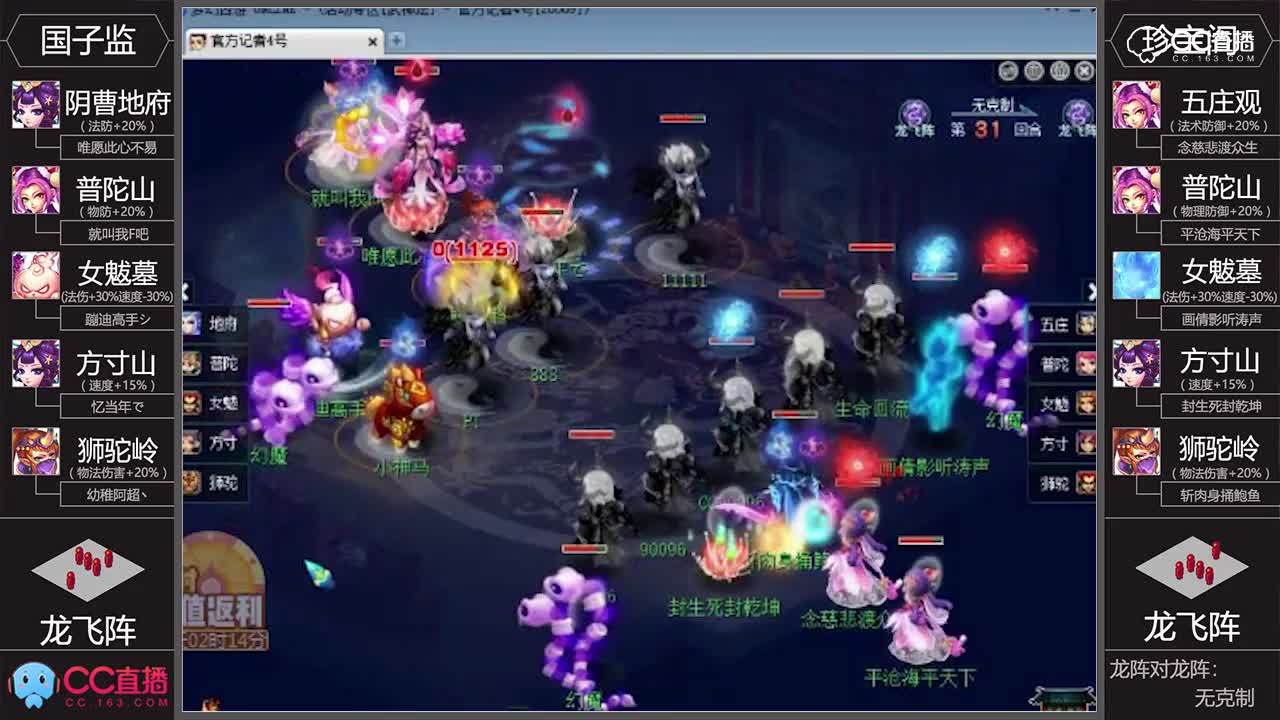Click the small avatar icon on 官方记者4号 tab
1280x720 pixels.
coord(196,42)
